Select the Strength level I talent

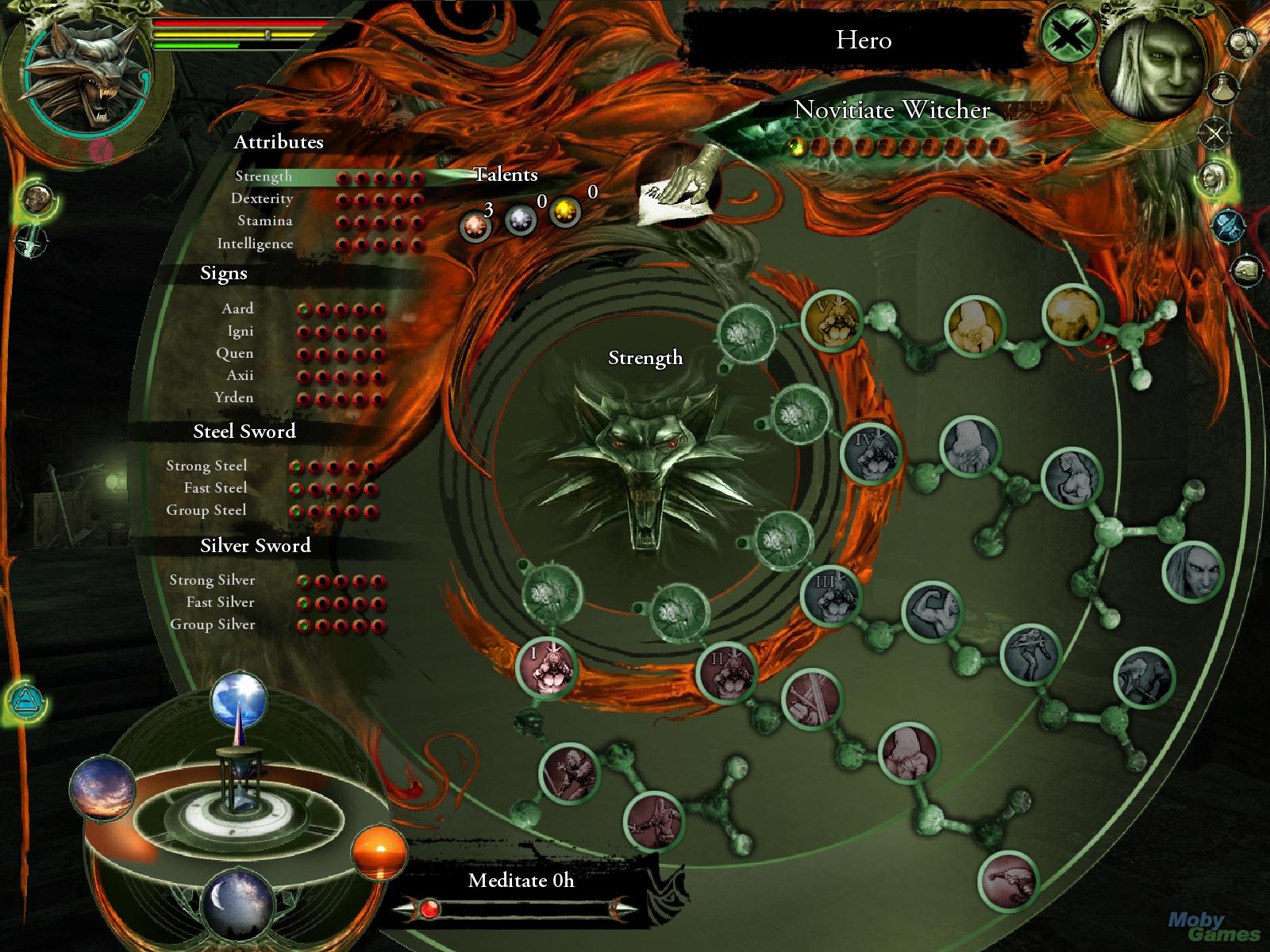pos(546,666)
